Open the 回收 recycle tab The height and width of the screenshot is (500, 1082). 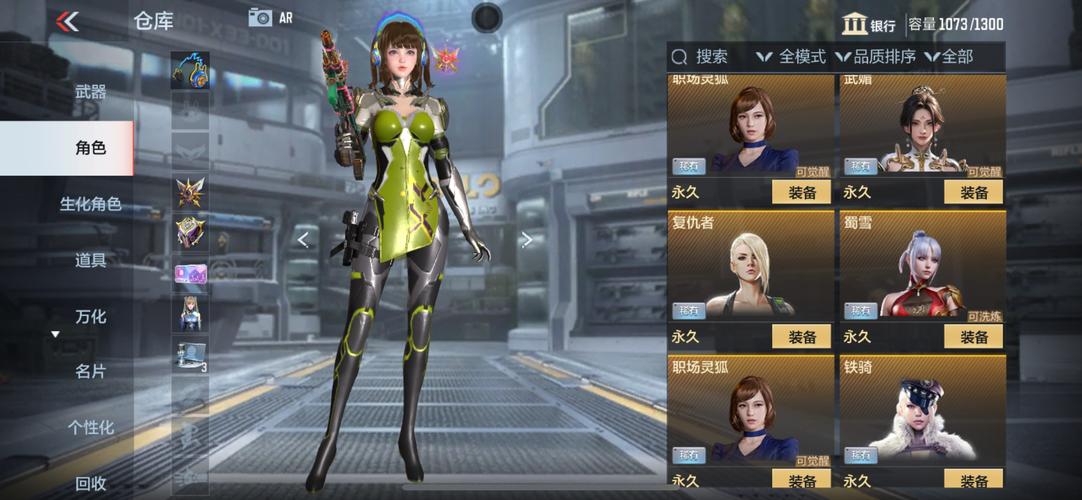[x=90, y=483]
